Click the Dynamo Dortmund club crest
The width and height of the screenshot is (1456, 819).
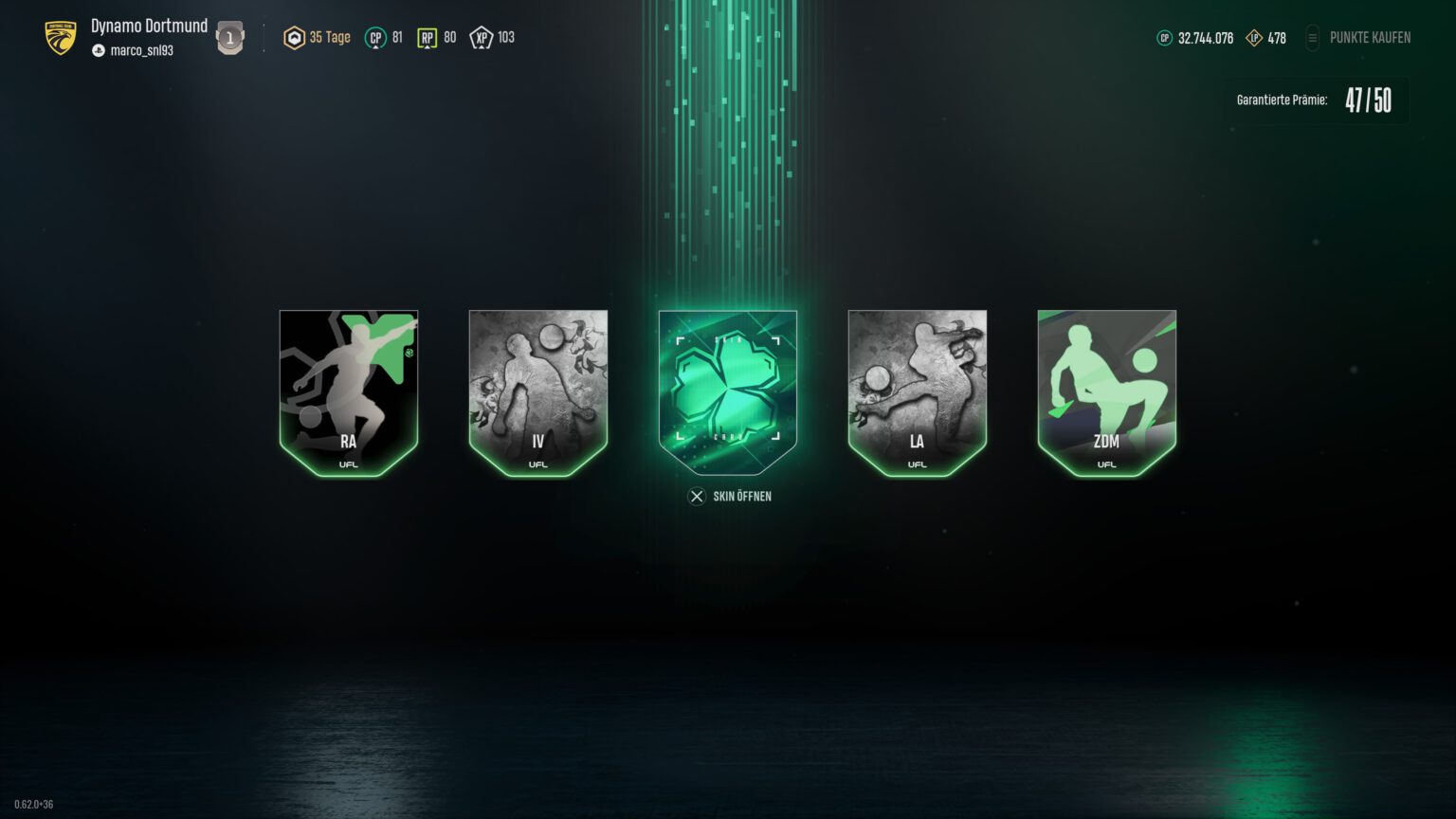click(x=59, y=36)
